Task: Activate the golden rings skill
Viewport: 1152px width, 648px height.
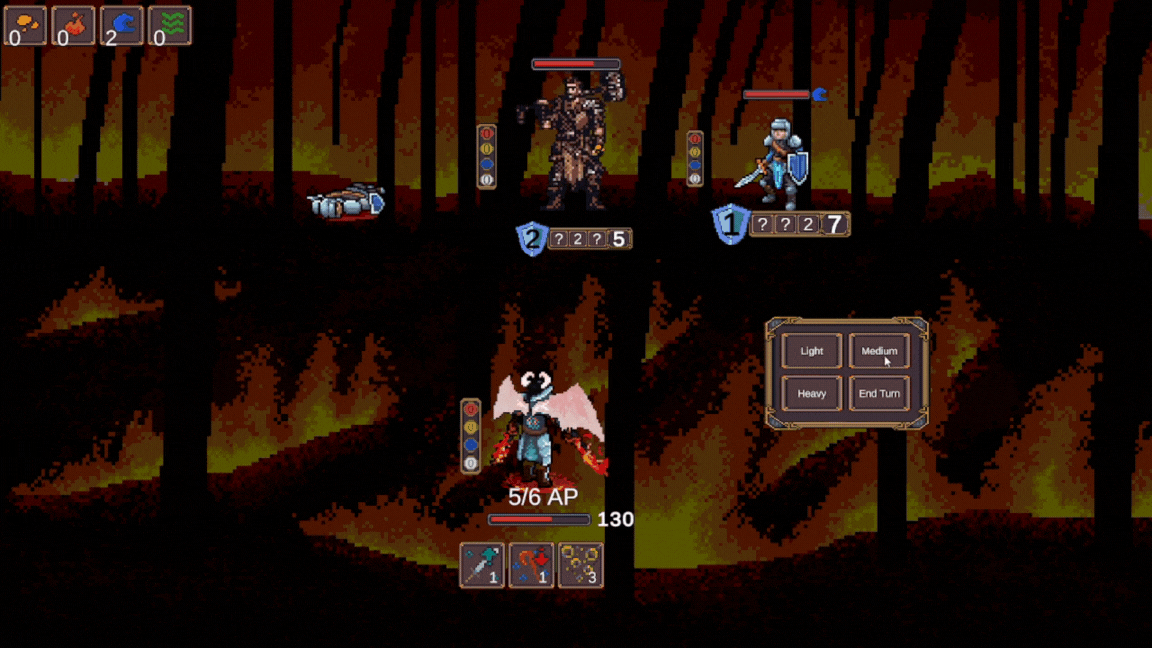Action: click(580, 565)
